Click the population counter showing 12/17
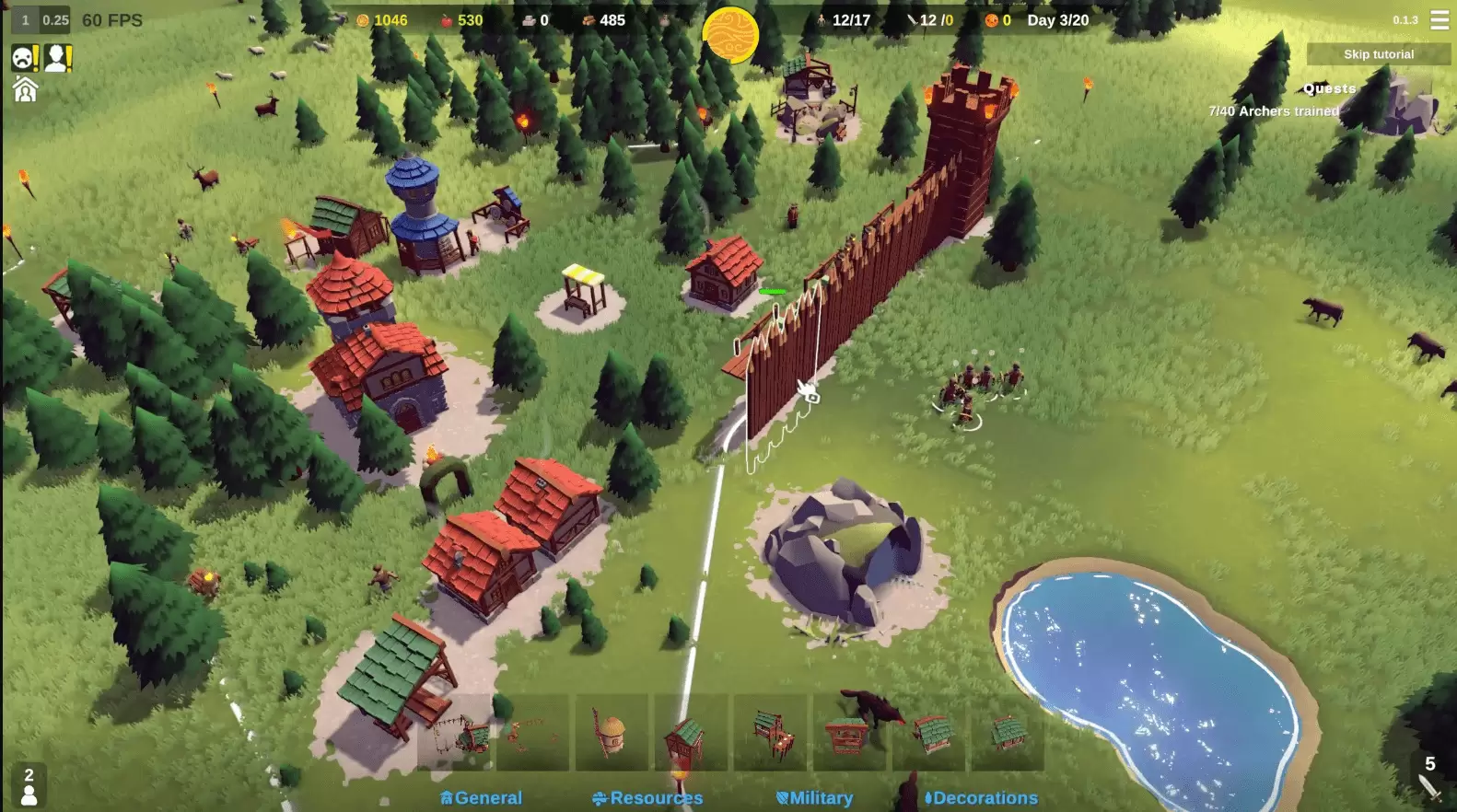1457x812 pixels. [x=847, y=19]
